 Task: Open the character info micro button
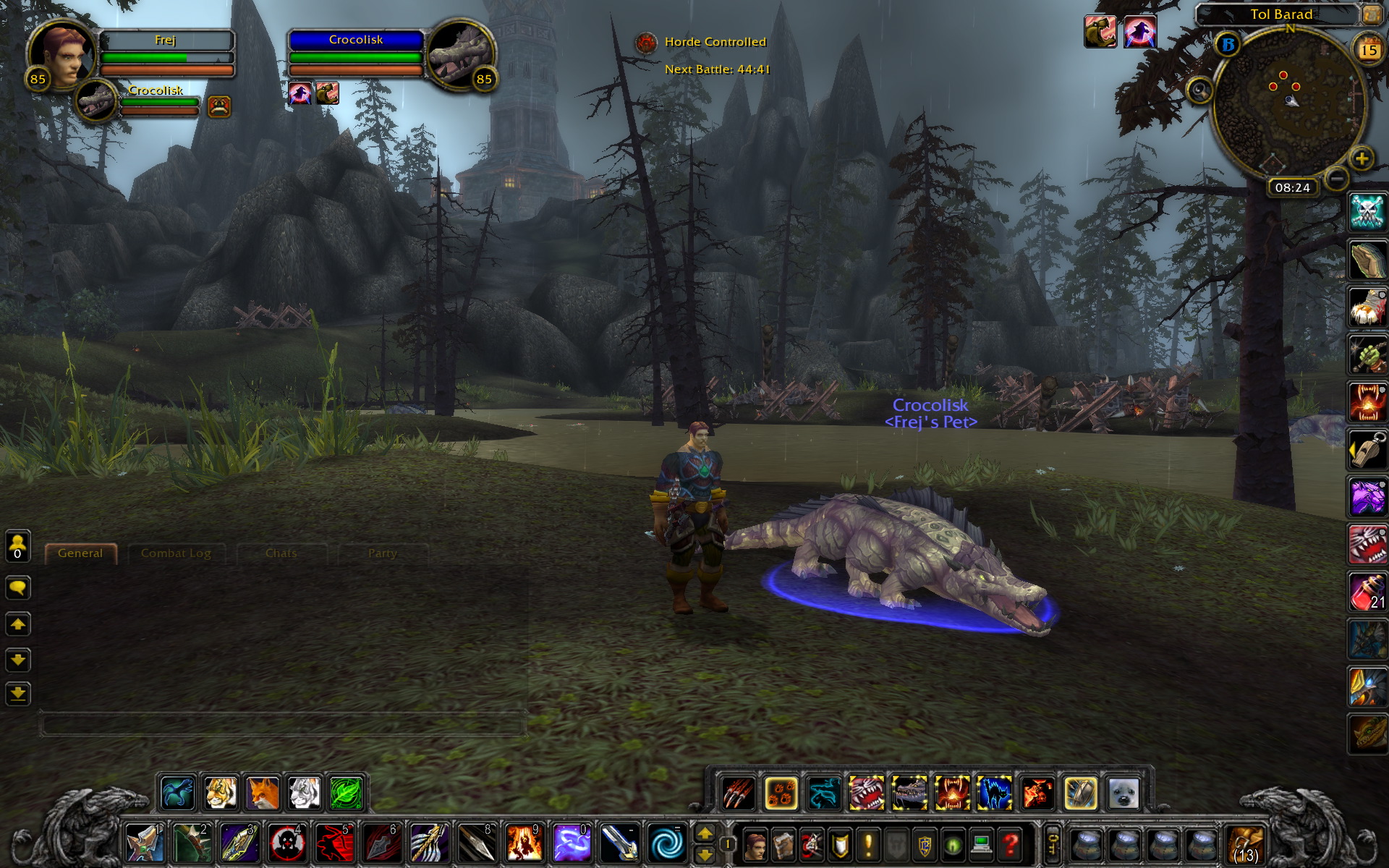coord(756,844)
